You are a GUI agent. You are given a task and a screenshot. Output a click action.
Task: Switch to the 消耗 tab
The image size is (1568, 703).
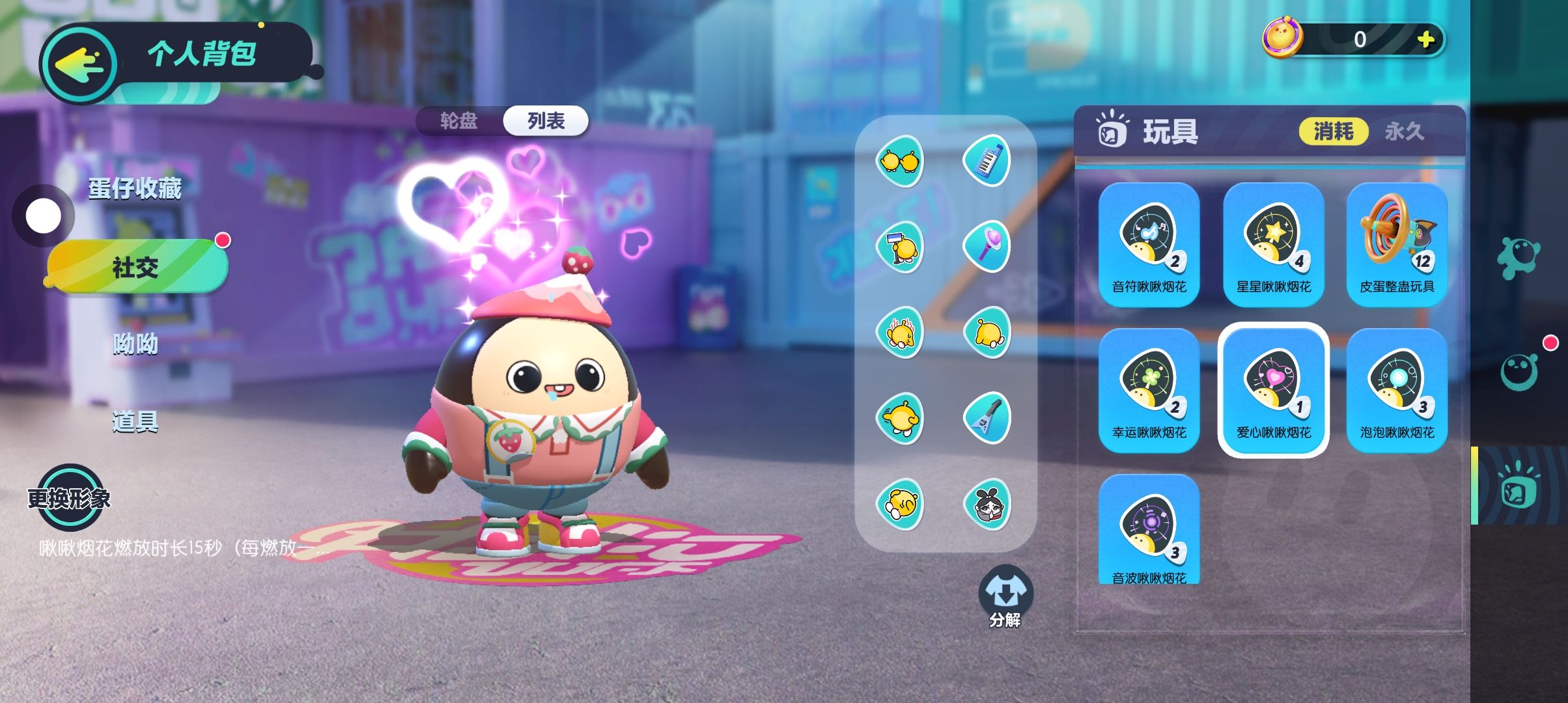pos(1333,131)
